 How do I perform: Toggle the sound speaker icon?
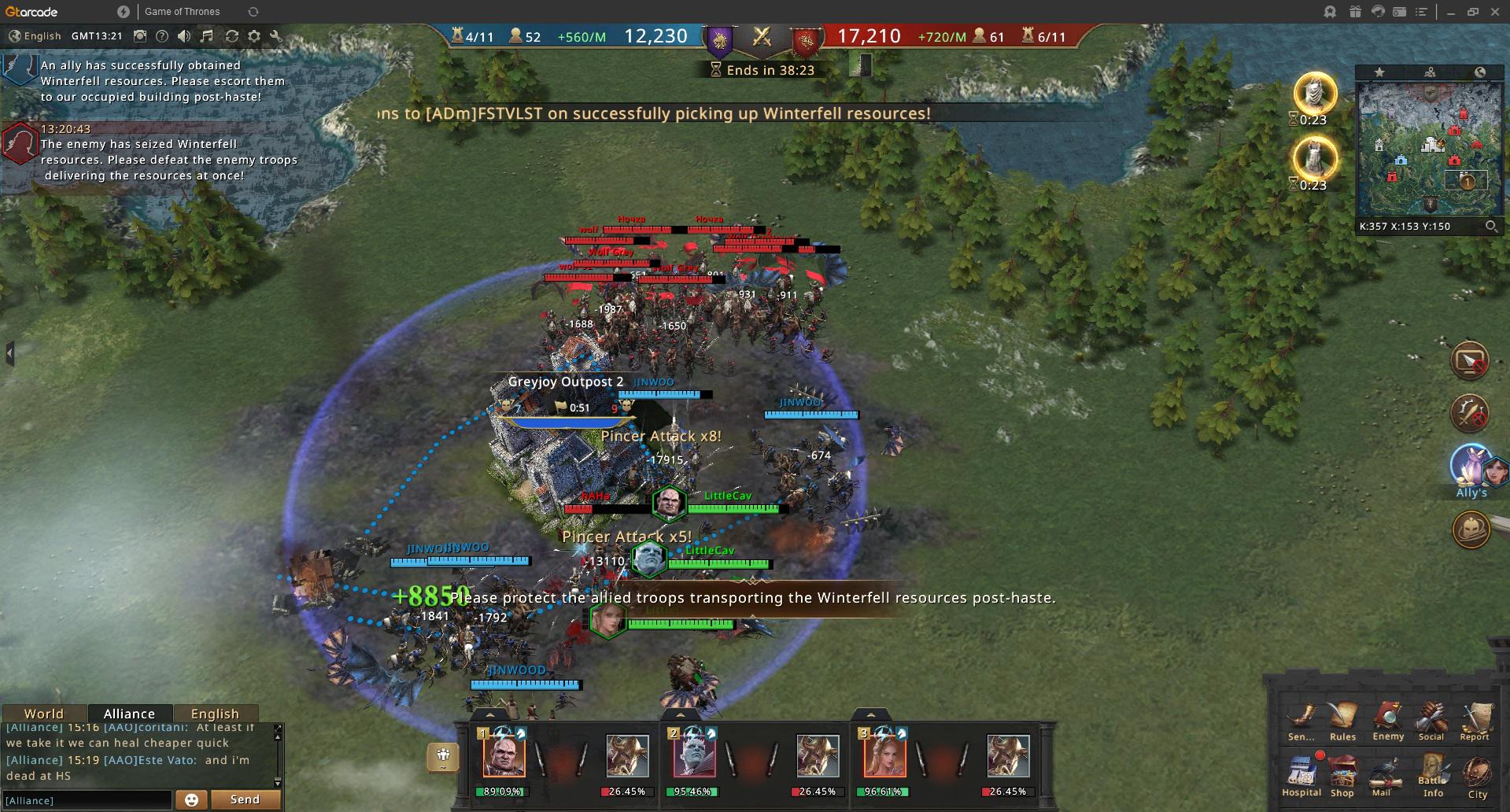(184, 36)
